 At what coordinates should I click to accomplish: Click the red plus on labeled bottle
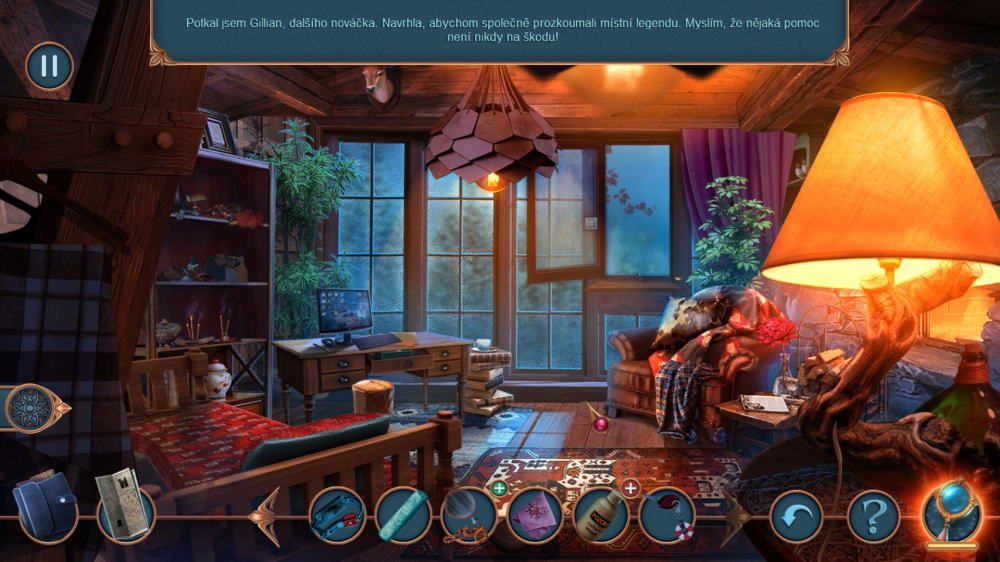630,488
